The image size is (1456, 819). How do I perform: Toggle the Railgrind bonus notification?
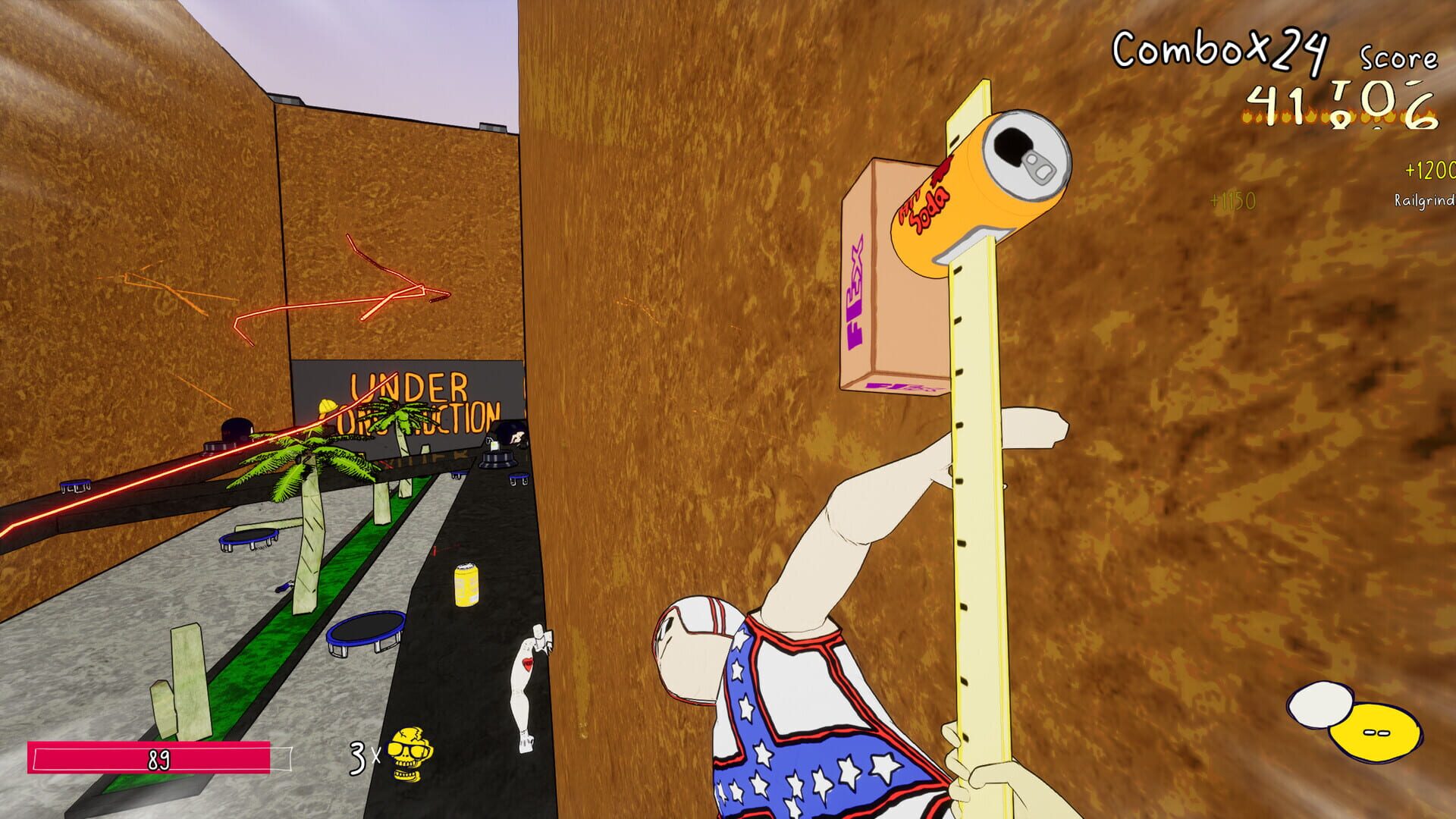click(x=1424, y=199)
